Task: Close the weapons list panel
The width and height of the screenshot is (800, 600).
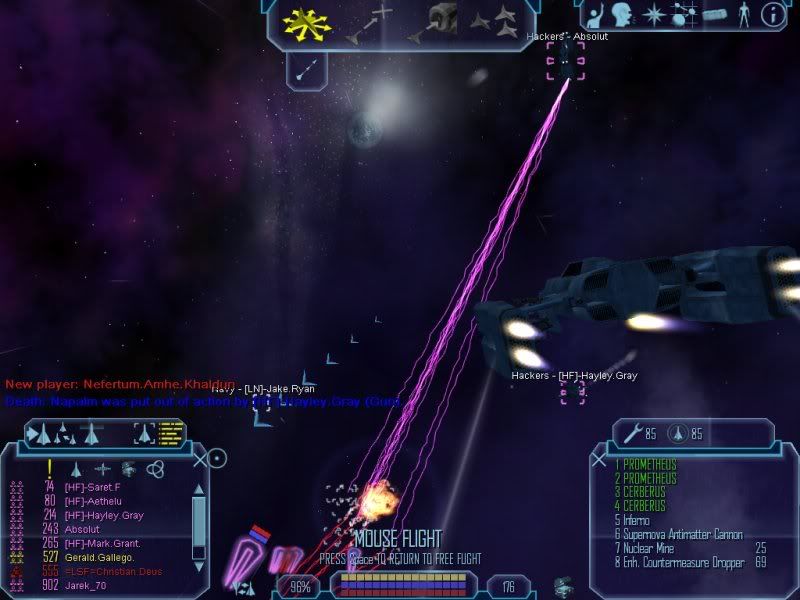Action: click(x=599, y=460)
